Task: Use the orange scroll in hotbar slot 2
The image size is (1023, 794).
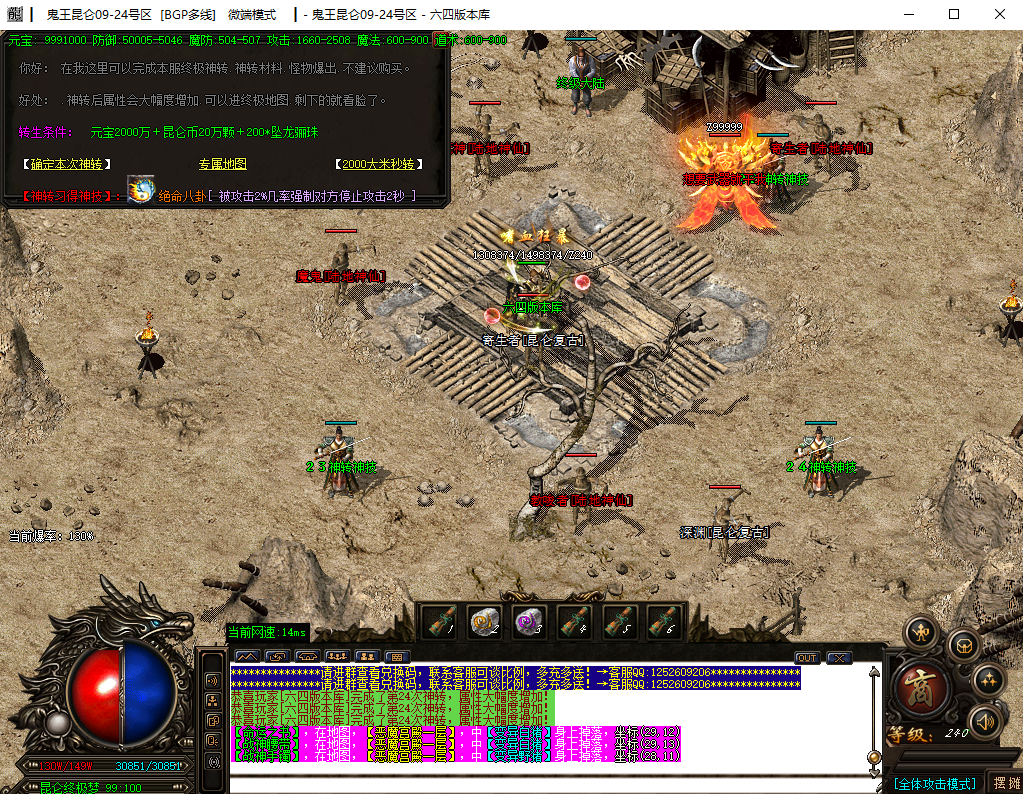Action: [485, 622]
